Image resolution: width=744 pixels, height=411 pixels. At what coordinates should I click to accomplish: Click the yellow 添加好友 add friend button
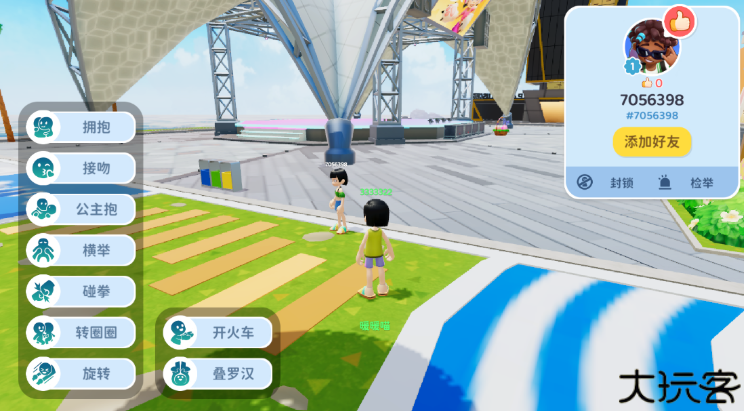pos(652,142)
